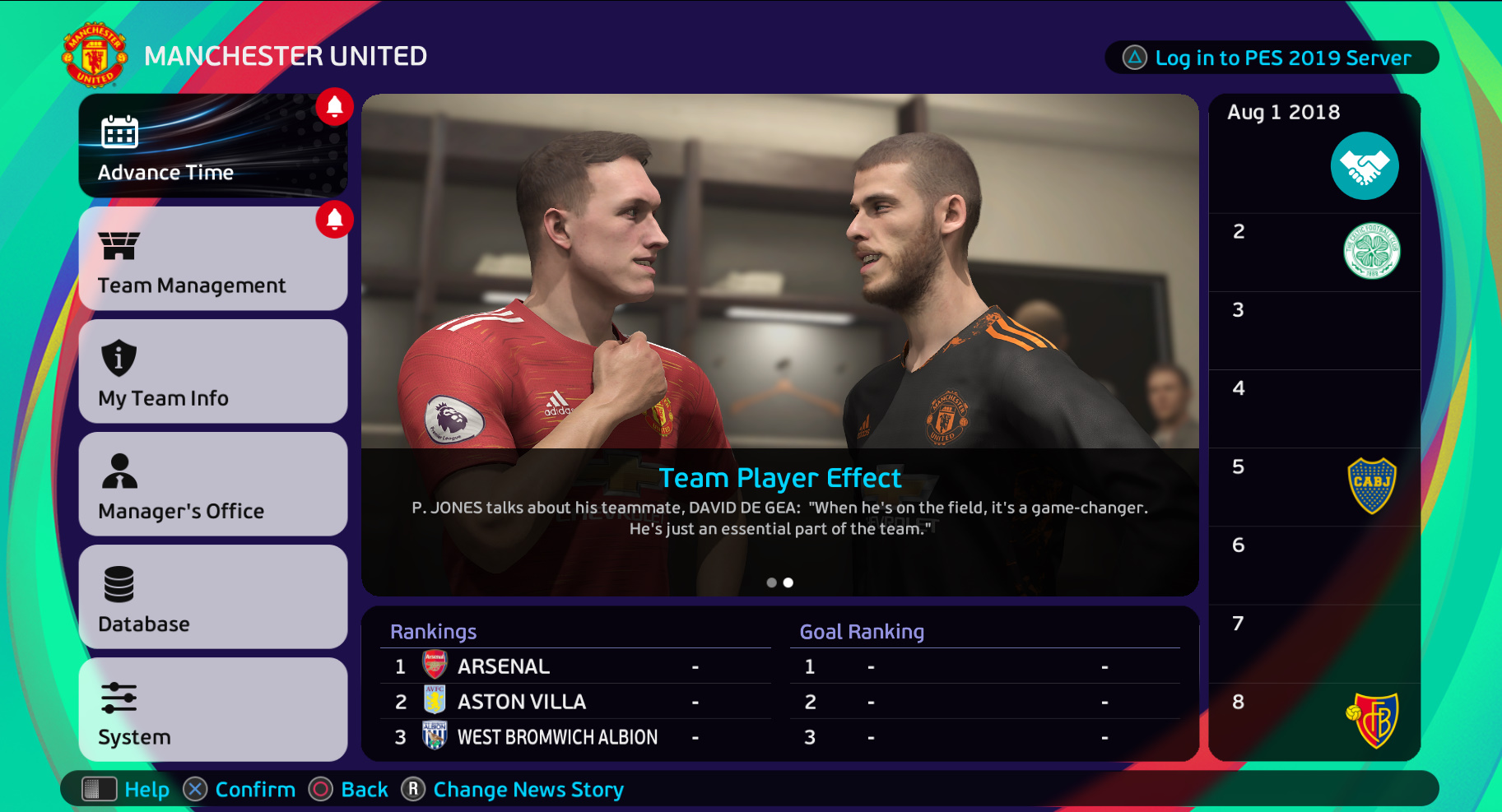Switch to the first news story dot
Image resolution: width=1502 pixels, height=812 pixels.
tap(771, 582)
